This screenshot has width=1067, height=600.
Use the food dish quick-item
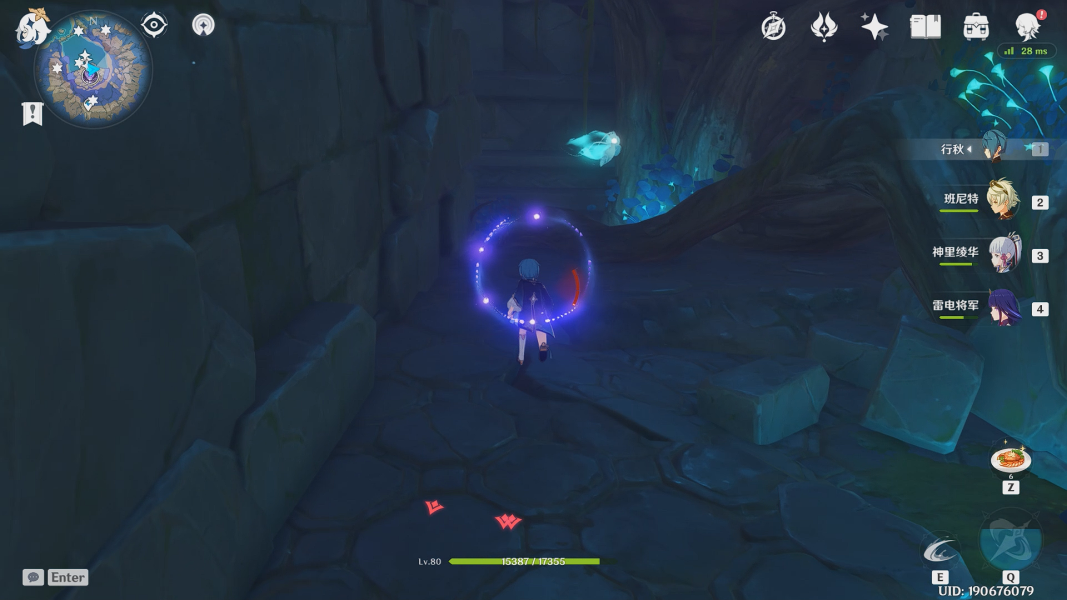[1010, 460]
